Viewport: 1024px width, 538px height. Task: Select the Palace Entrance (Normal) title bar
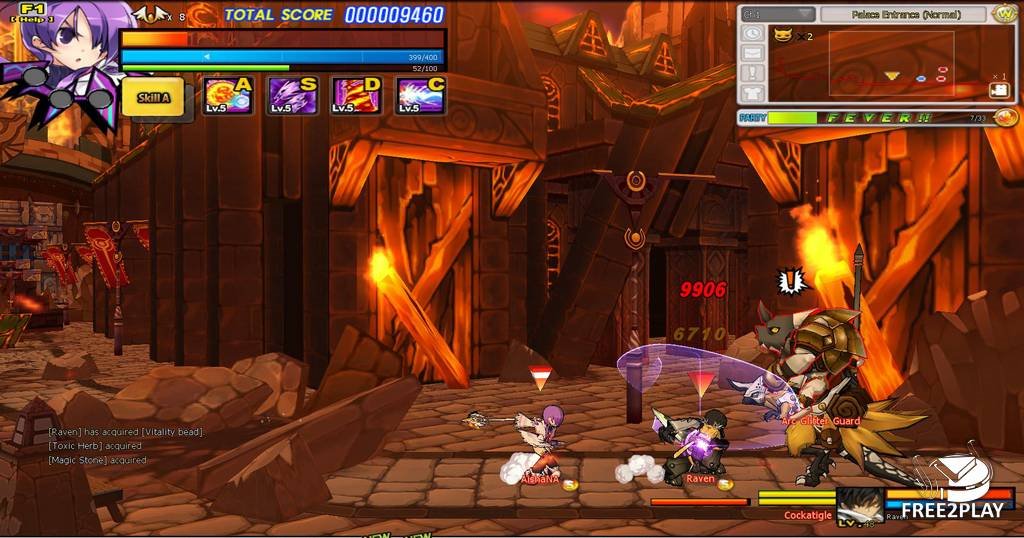pyautogui.click(x=905, y=15)
